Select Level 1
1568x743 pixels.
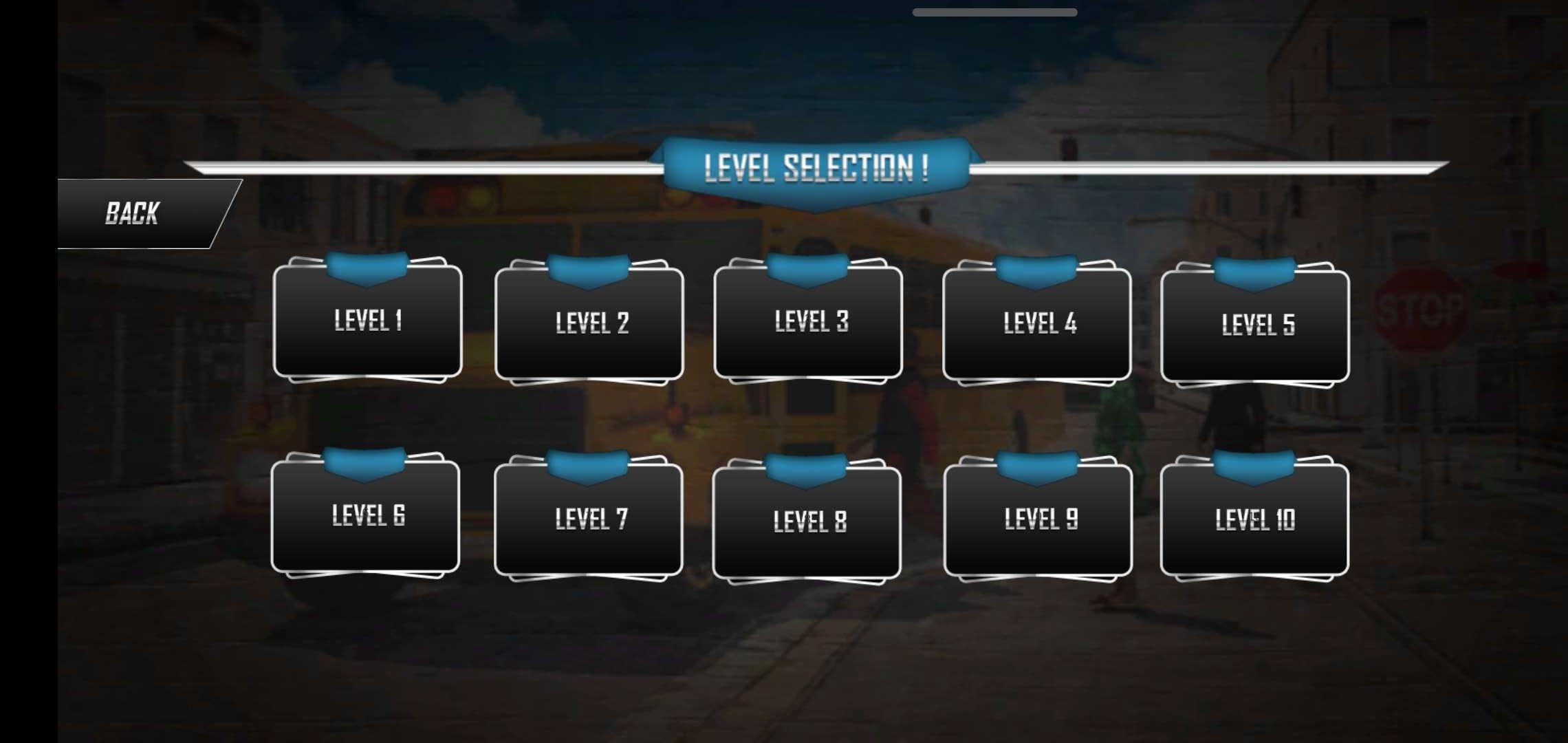pos(368,321)
